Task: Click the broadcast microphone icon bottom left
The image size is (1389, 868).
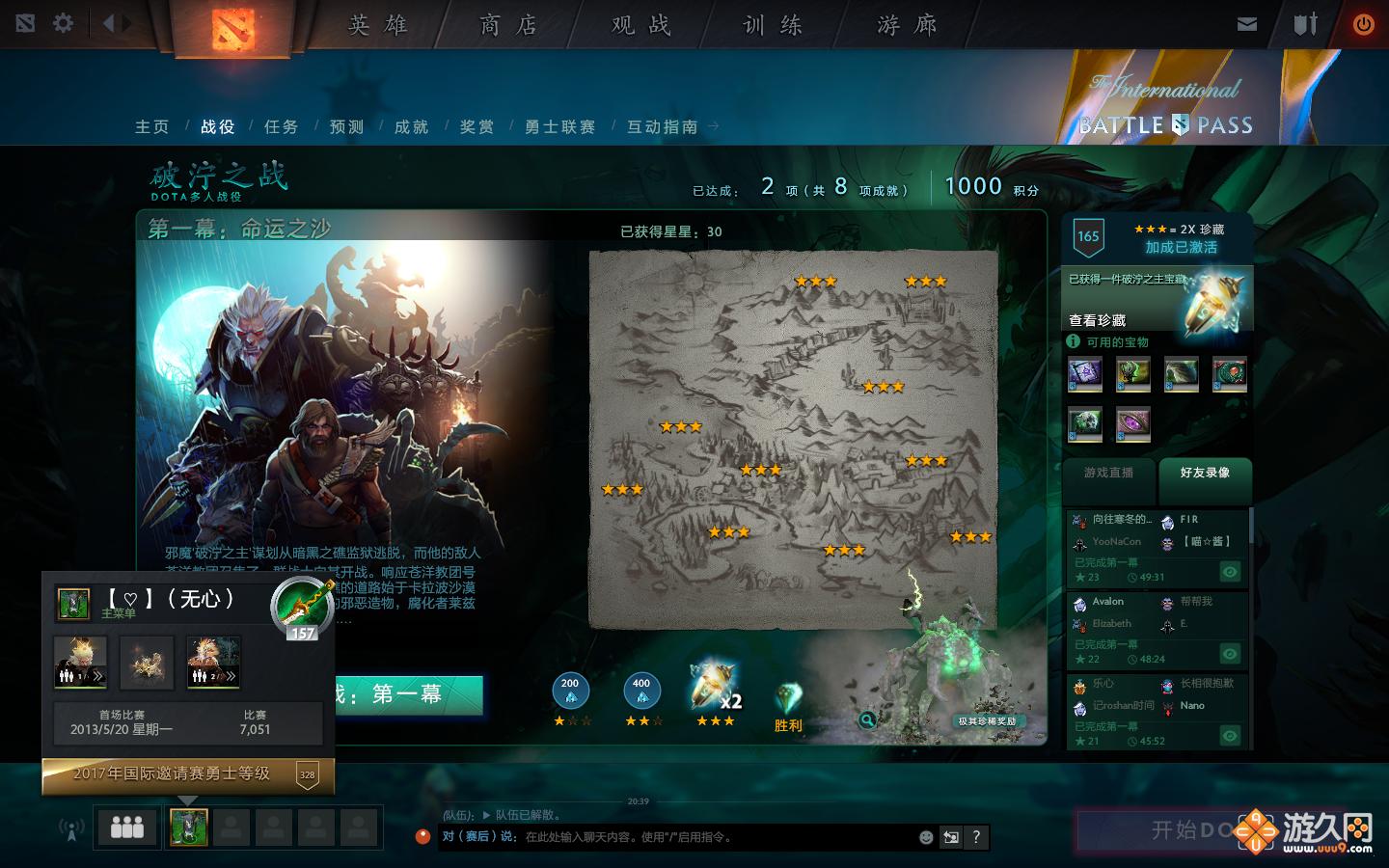Action: coord(69,827)
